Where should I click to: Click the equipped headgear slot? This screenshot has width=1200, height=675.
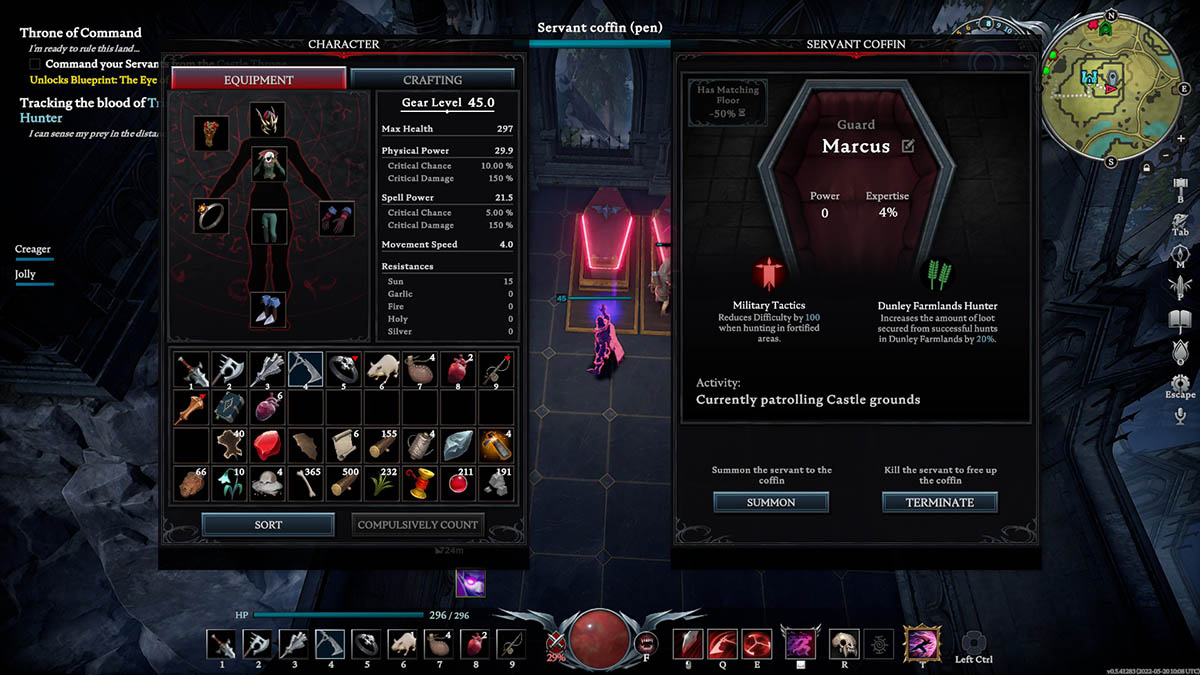click(x=267, y=120)
